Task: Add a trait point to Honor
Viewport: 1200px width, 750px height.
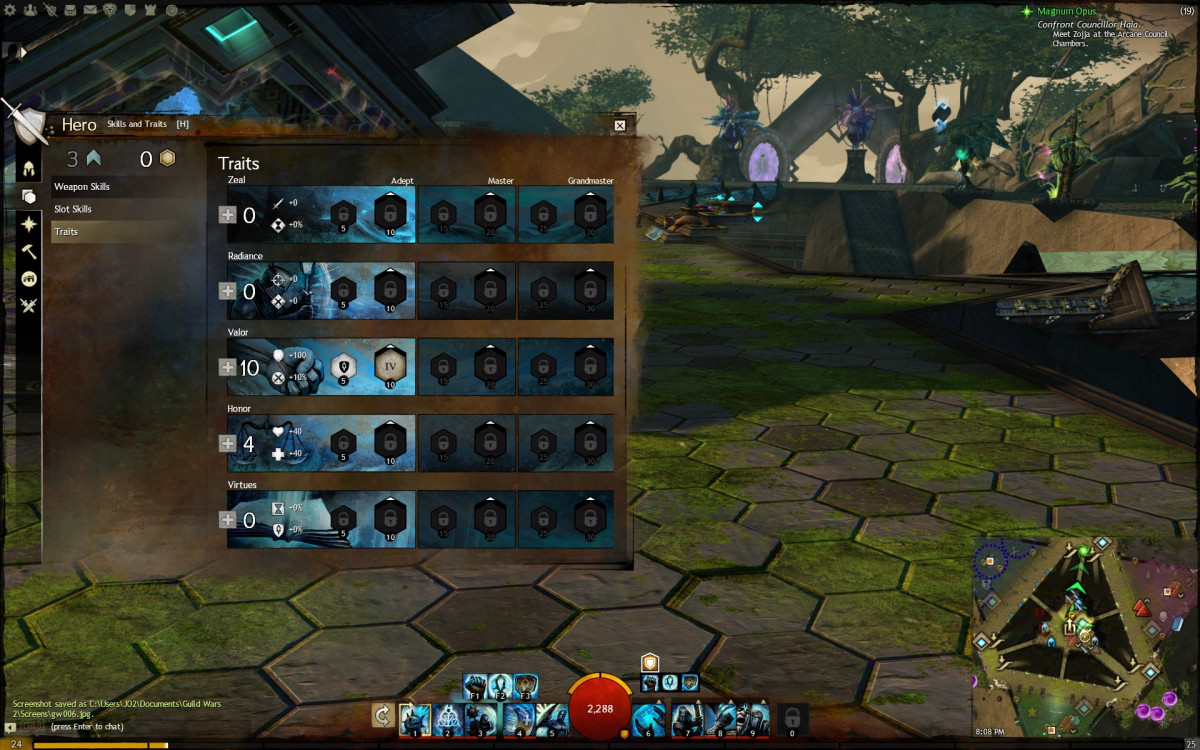Action: point(228,444)
